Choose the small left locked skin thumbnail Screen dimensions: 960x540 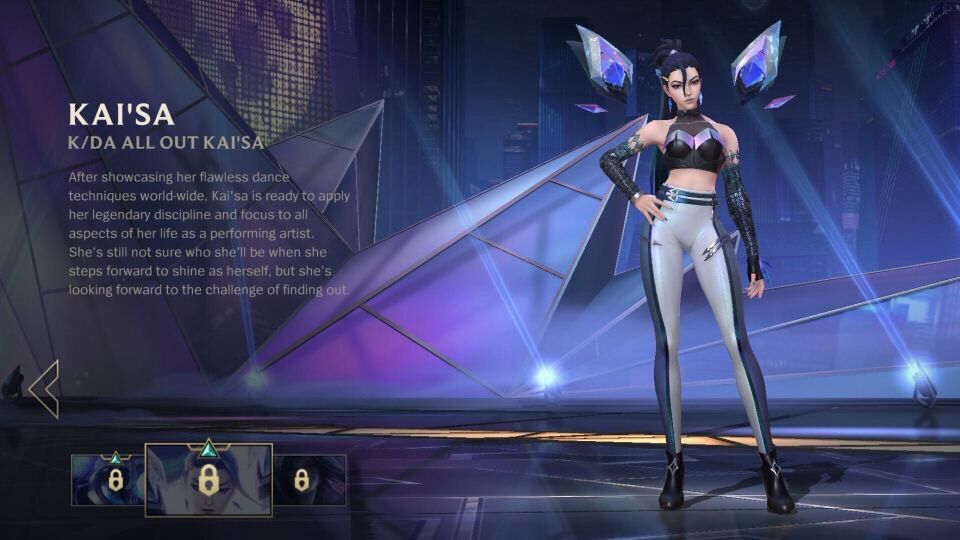coord(109,480)
